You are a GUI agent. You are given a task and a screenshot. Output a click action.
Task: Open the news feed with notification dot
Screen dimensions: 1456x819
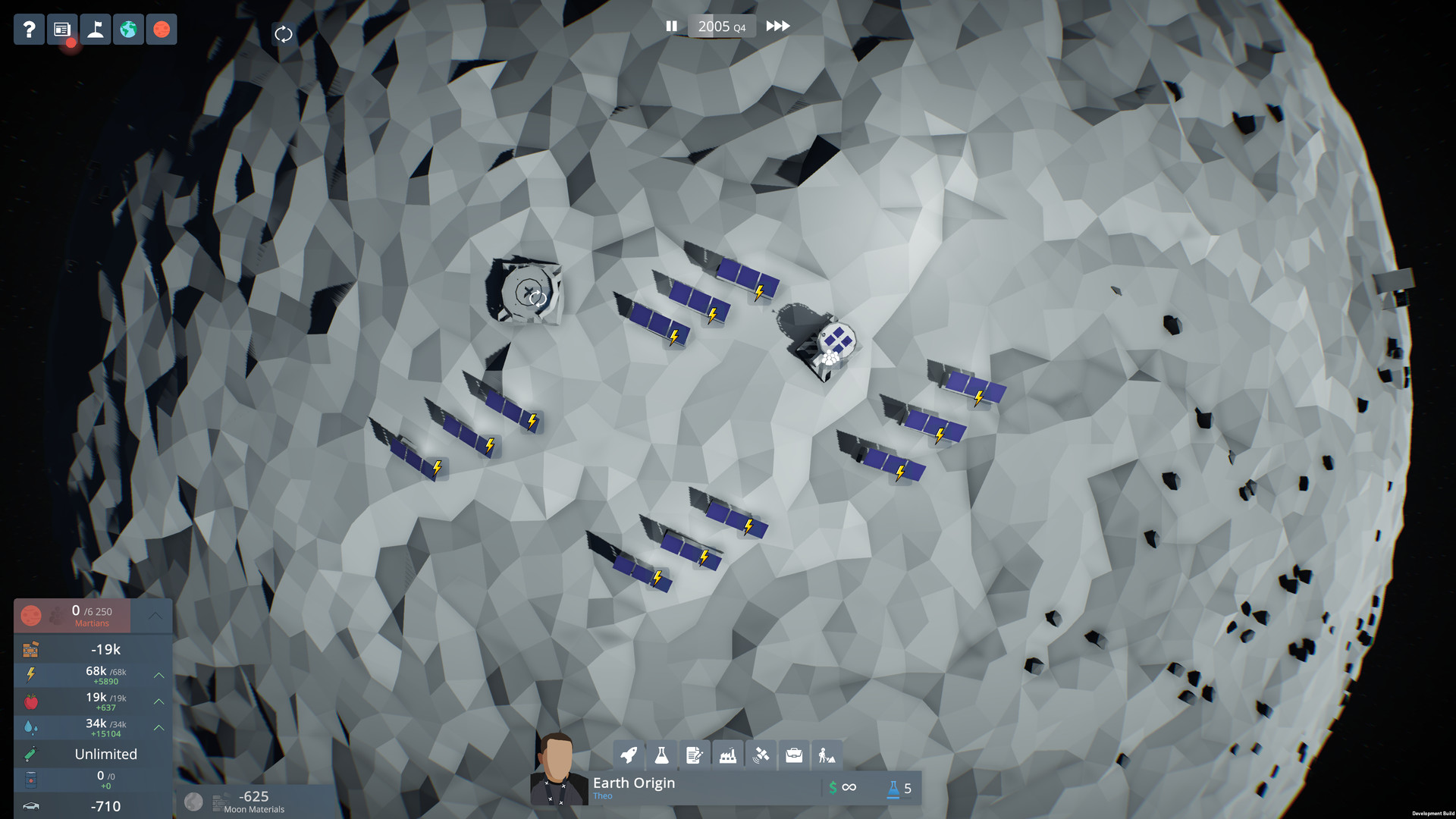[61, 30]
